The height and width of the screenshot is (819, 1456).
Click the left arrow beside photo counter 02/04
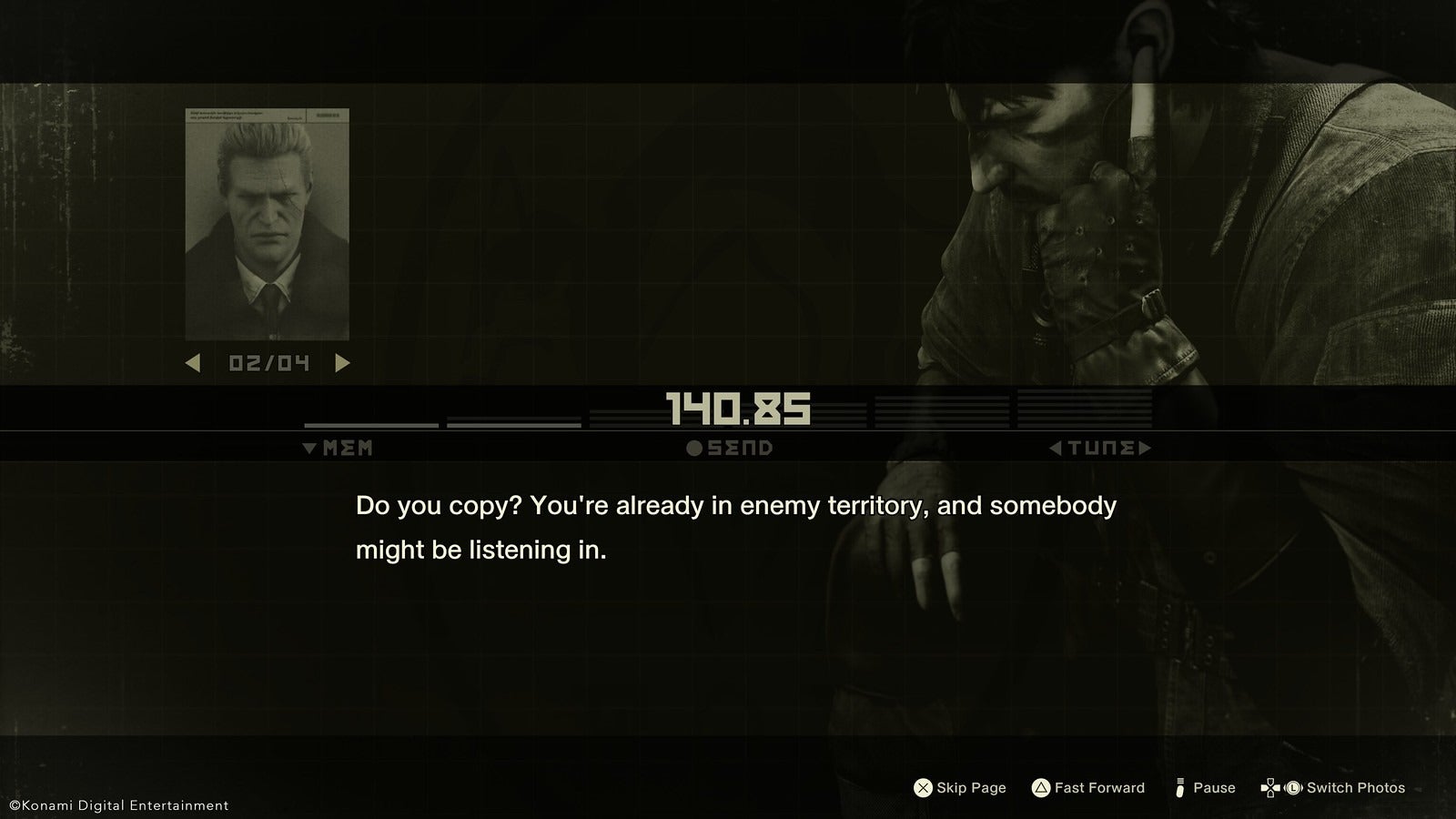coord(194,364)
